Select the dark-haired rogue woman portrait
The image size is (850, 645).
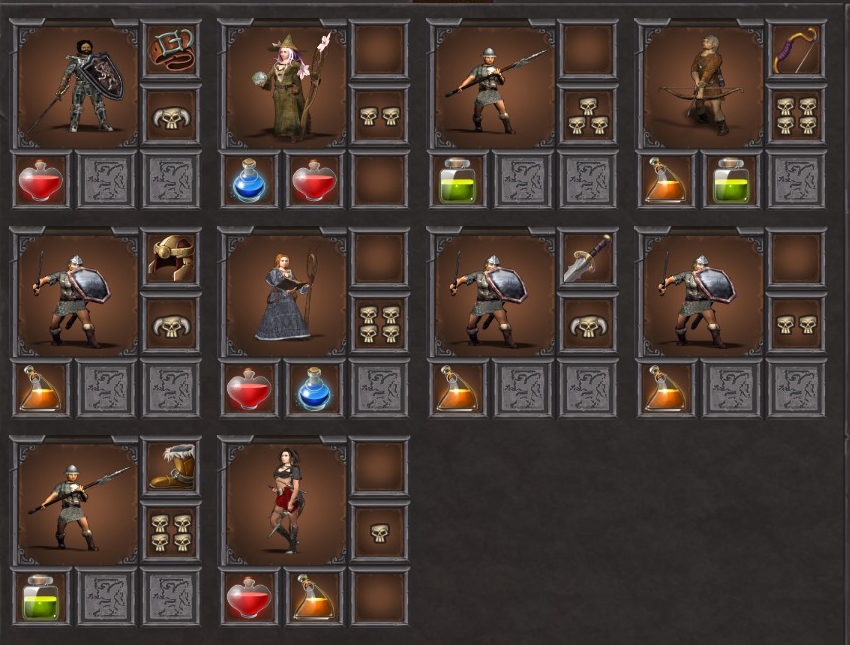point(286,502)
